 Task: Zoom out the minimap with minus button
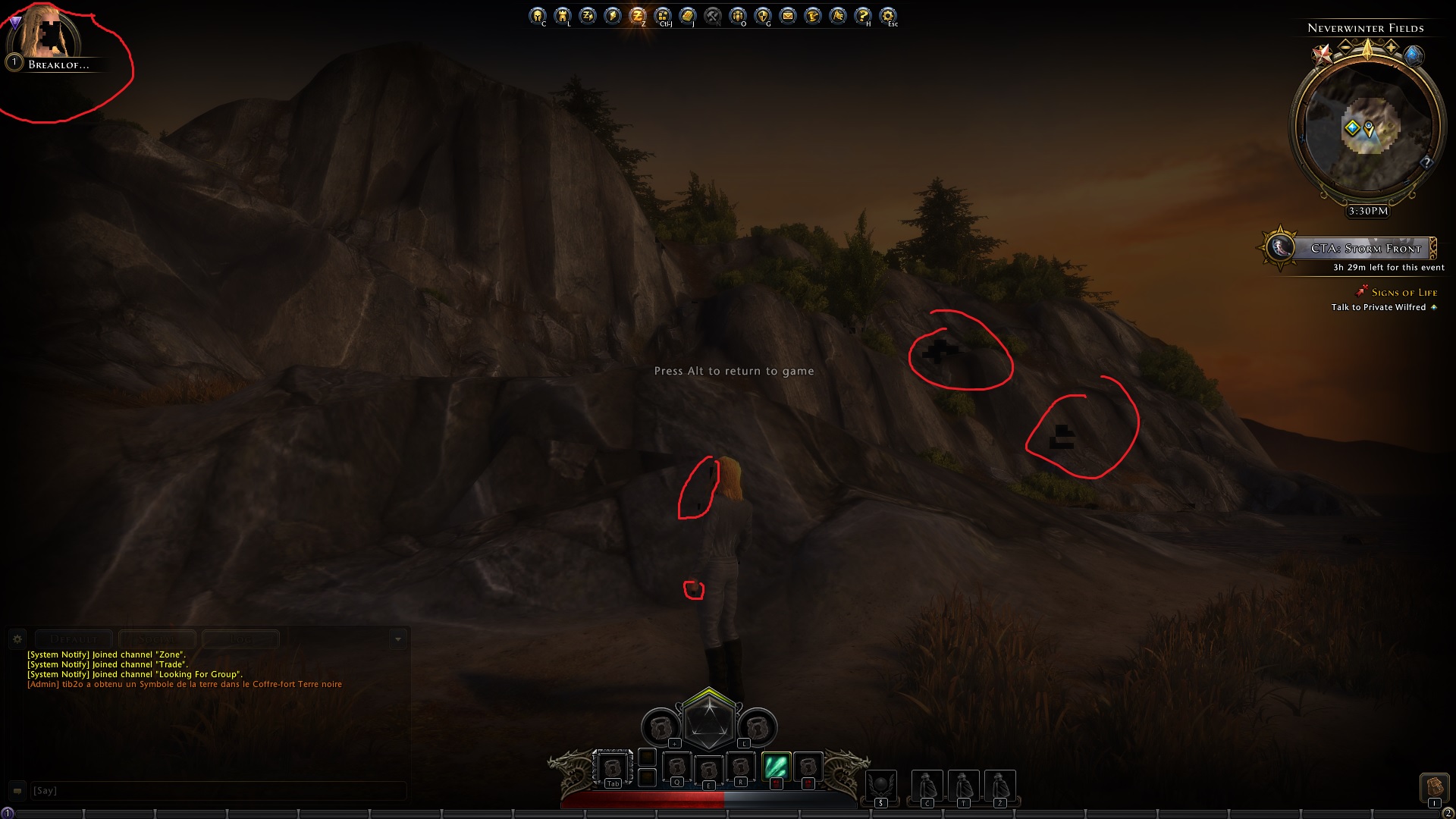[1345, 48]
